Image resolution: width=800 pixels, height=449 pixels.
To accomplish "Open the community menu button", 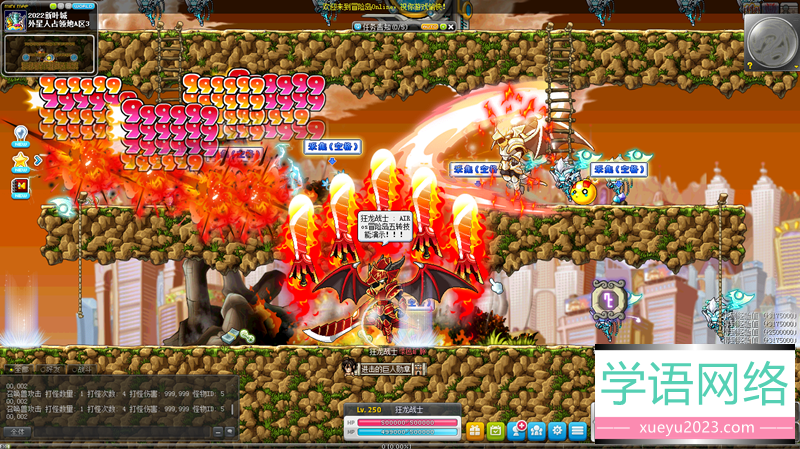I will 538,430.
